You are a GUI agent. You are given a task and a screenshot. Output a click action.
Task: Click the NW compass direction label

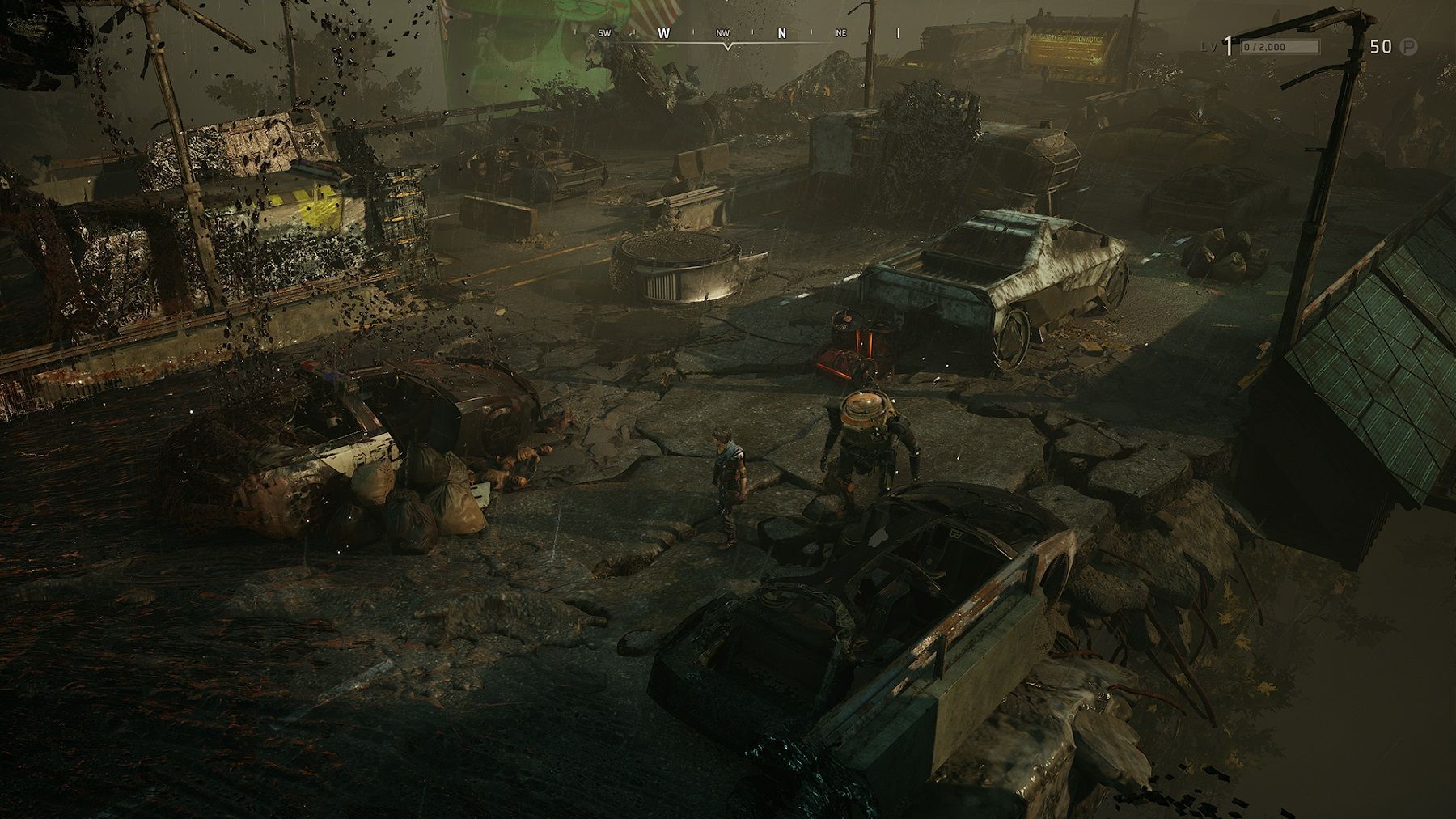click(722, 33)
